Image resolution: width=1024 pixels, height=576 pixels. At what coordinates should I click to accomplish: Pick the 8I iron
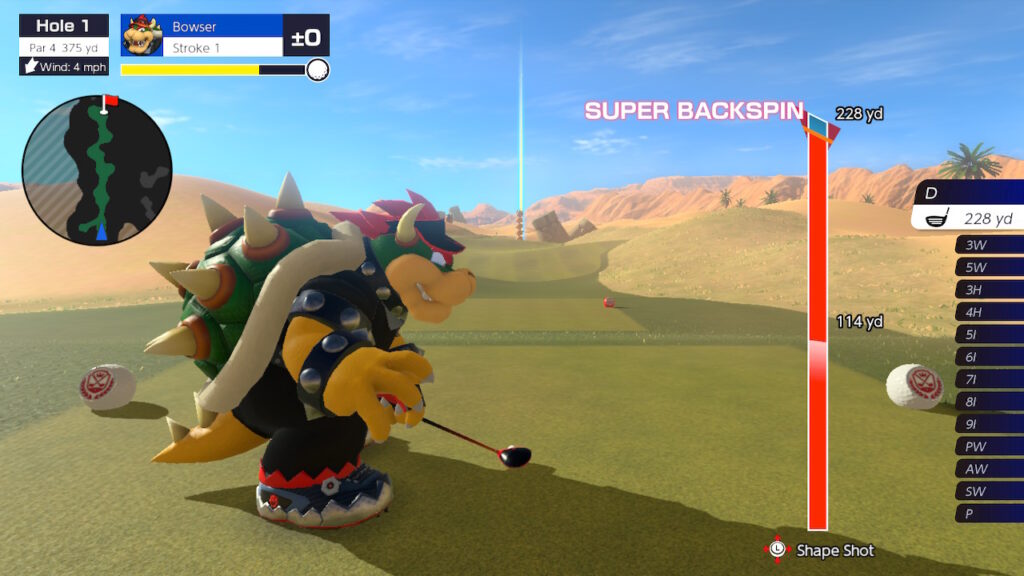pyautogui.click(x=989, y=401)
